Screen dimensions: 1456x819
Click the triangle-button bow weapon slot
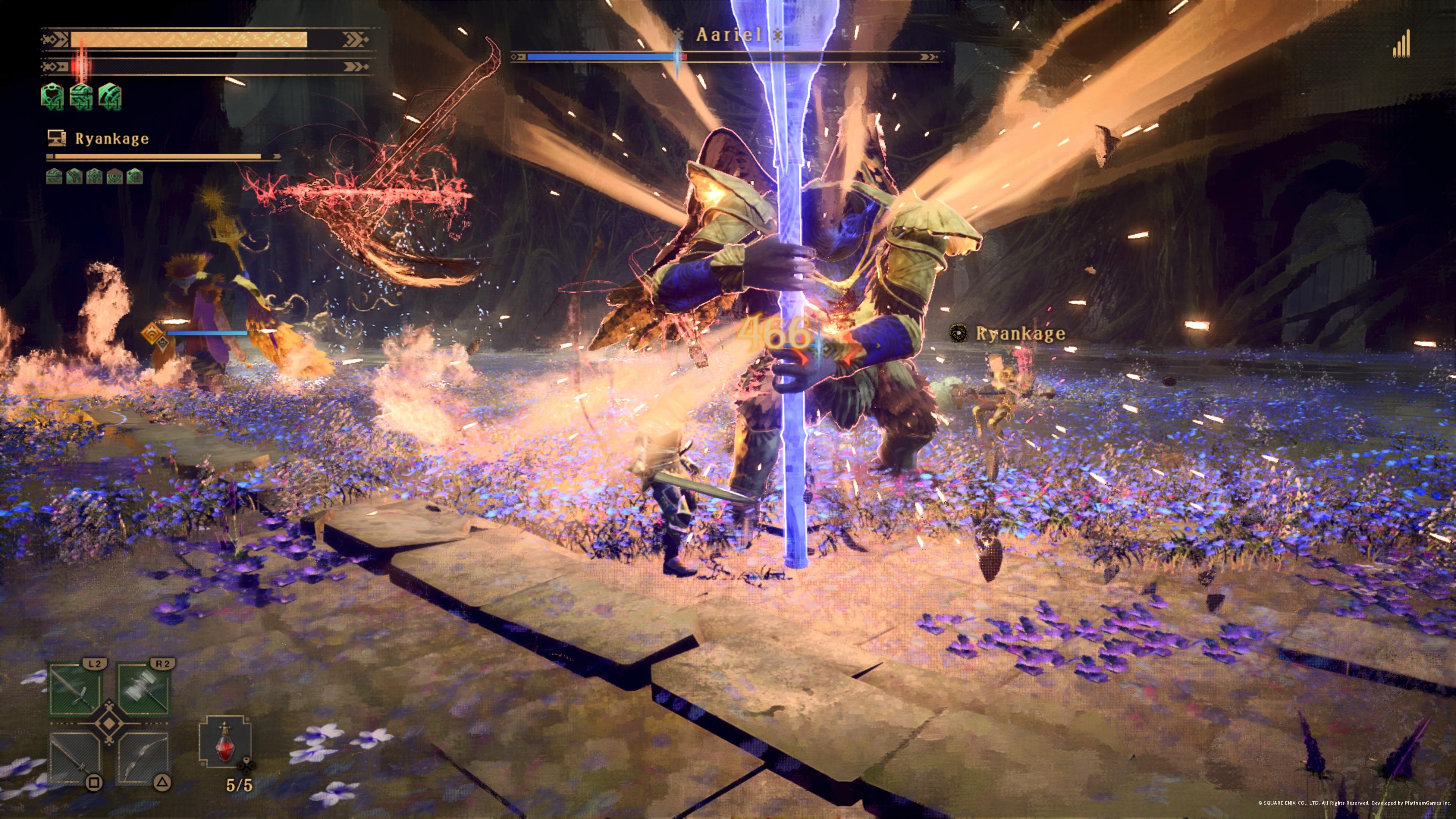click(x=144, y=758)
